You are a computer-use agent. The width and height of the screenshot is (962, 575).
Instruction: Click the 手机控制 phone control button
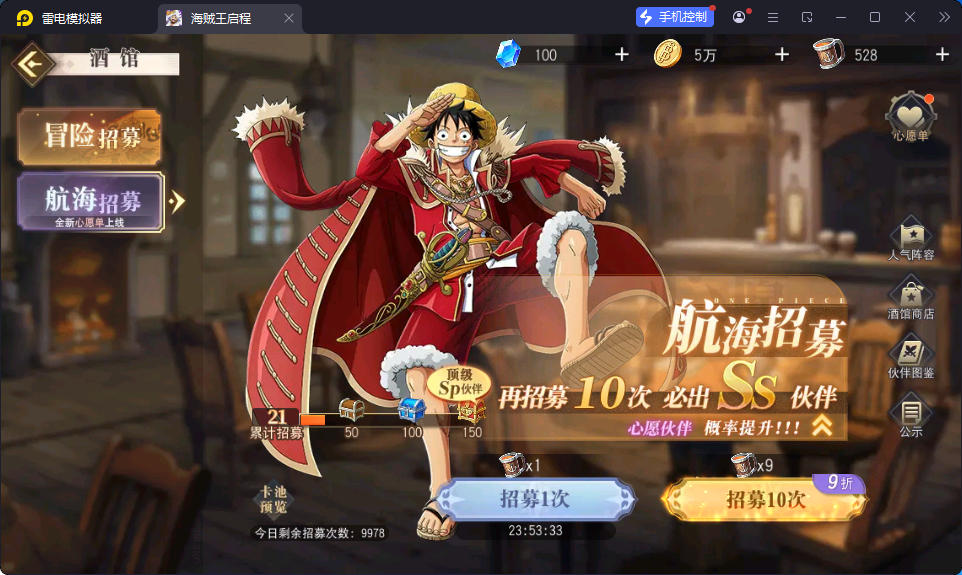click(x=674, y=17)
